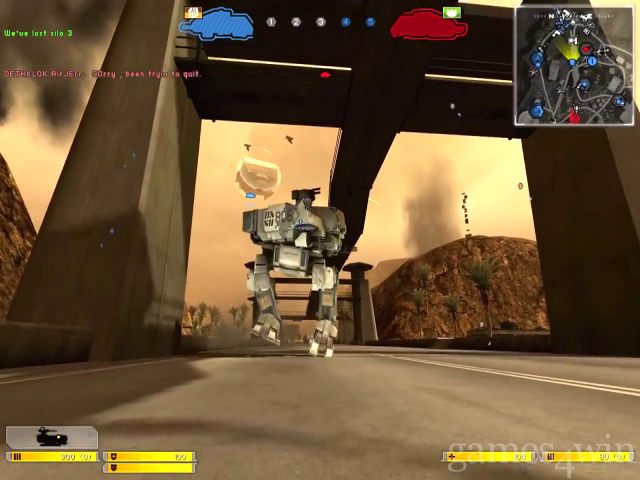This screenshot has width=640, height=480.
Task: Click the minimap
Action: point(574,65)
